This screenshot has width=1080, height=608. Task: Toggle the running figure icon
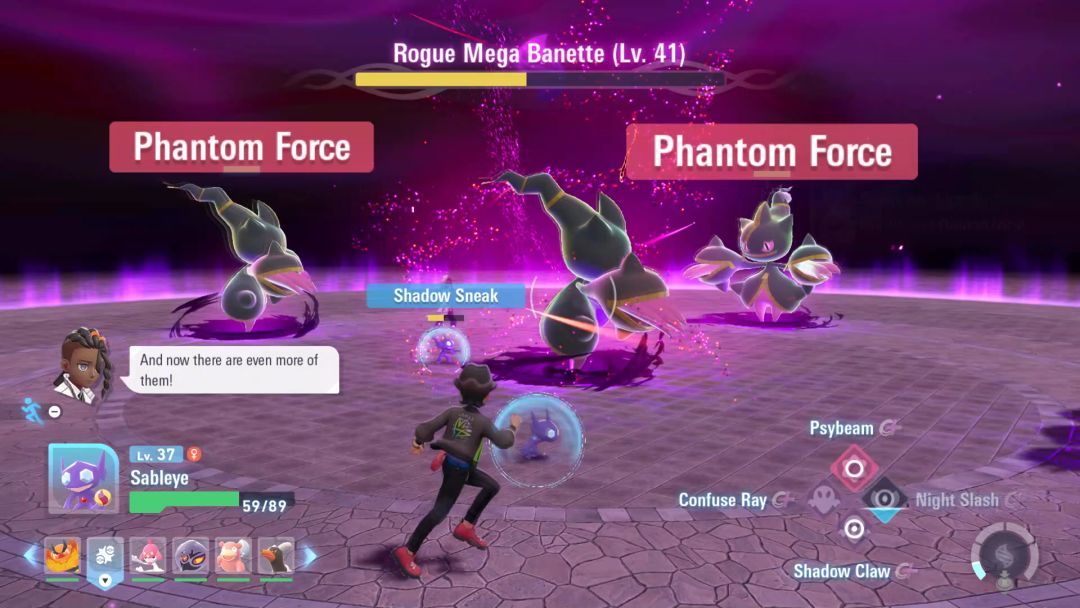[29, 409]
